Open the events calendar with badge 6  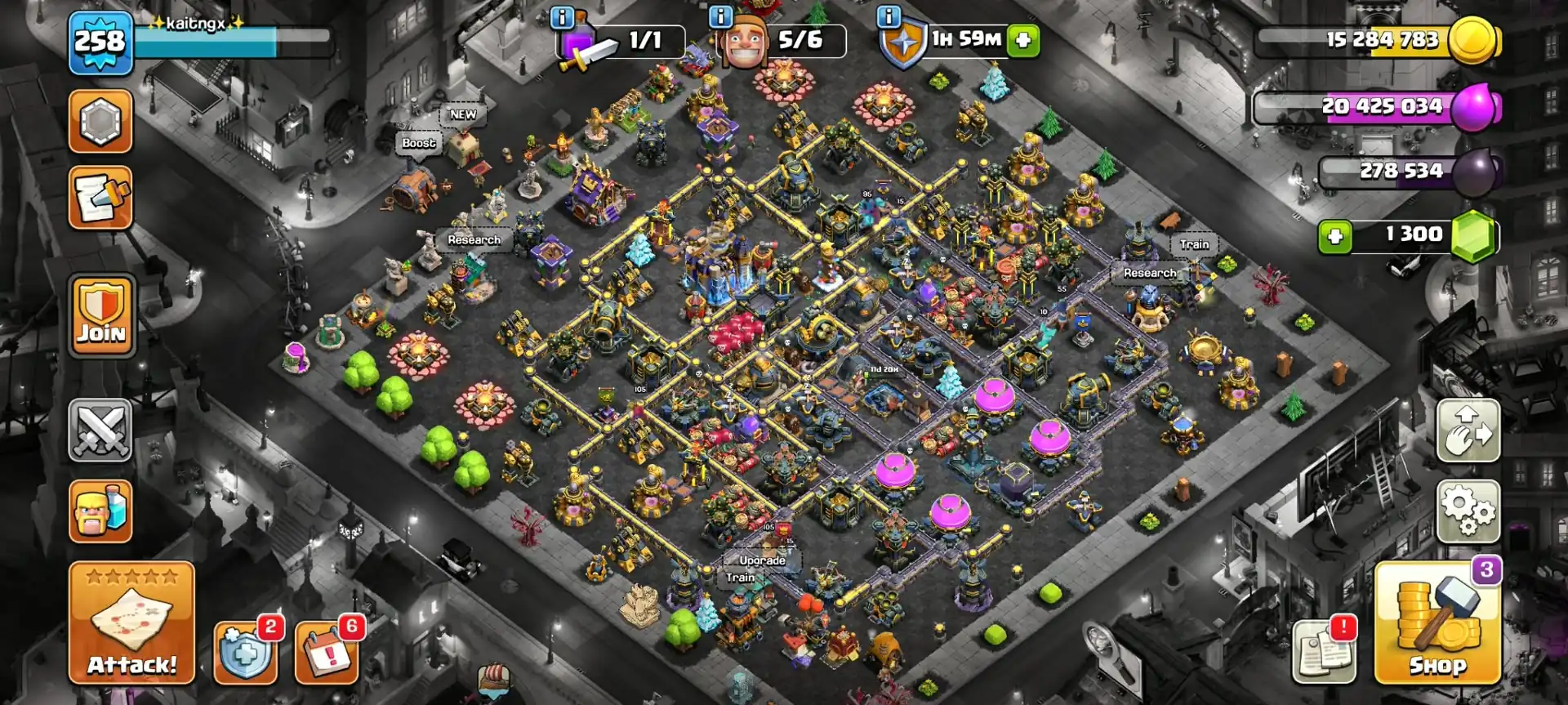tap(325, 654)
